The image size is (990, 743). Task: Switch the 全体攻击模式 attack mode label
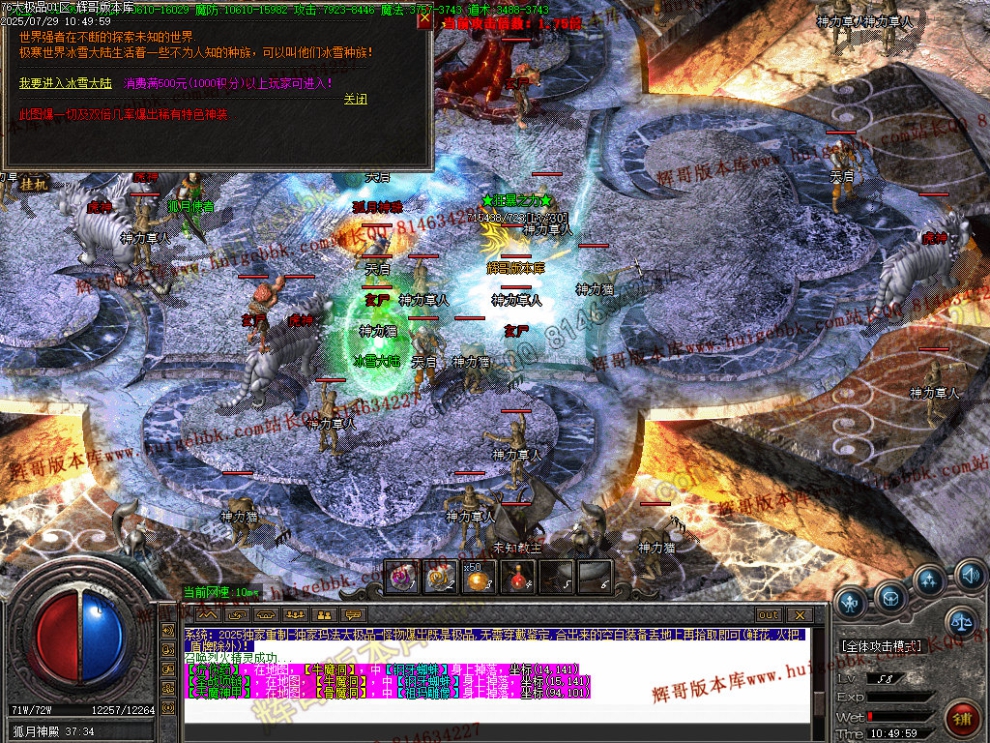[x=881, y=646]
